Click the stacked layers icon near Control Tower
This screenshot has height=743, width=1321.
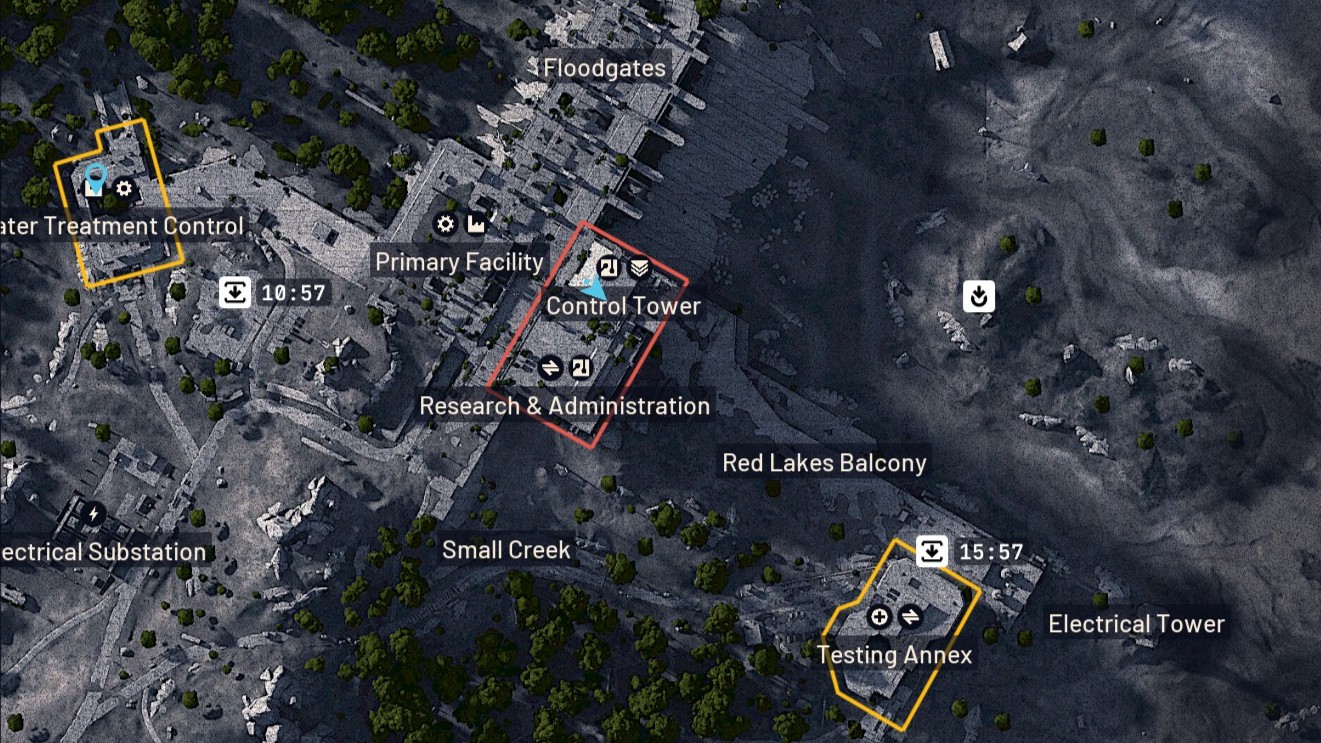(640, 267)
